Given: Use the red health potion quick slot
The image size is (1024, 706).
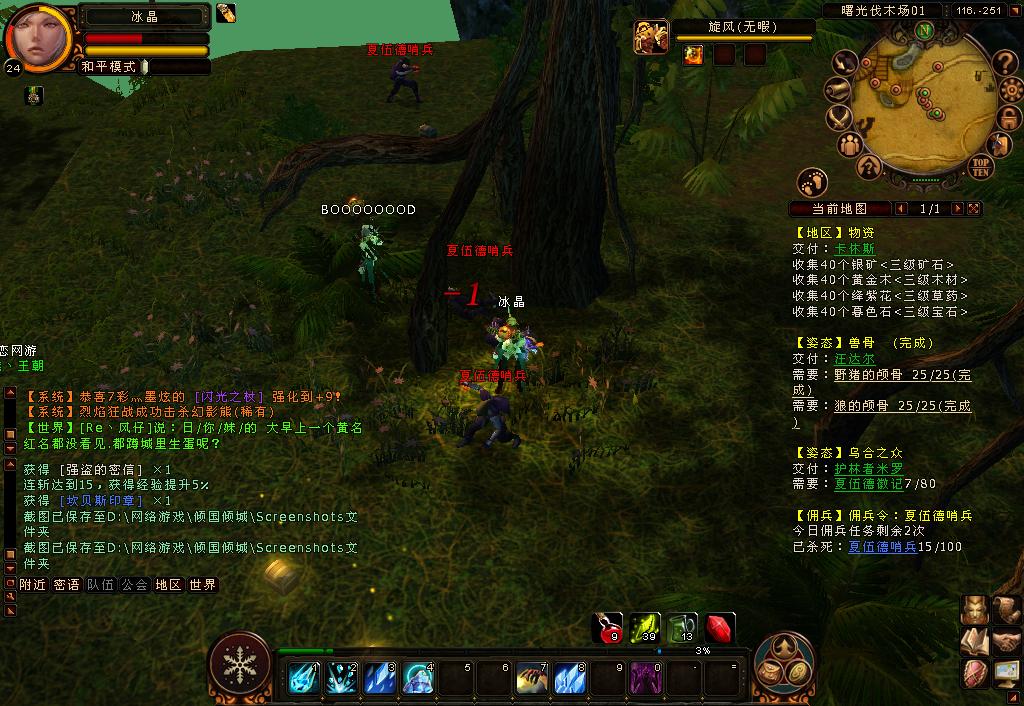Looking at the screenshot, I should click(608, 628).
